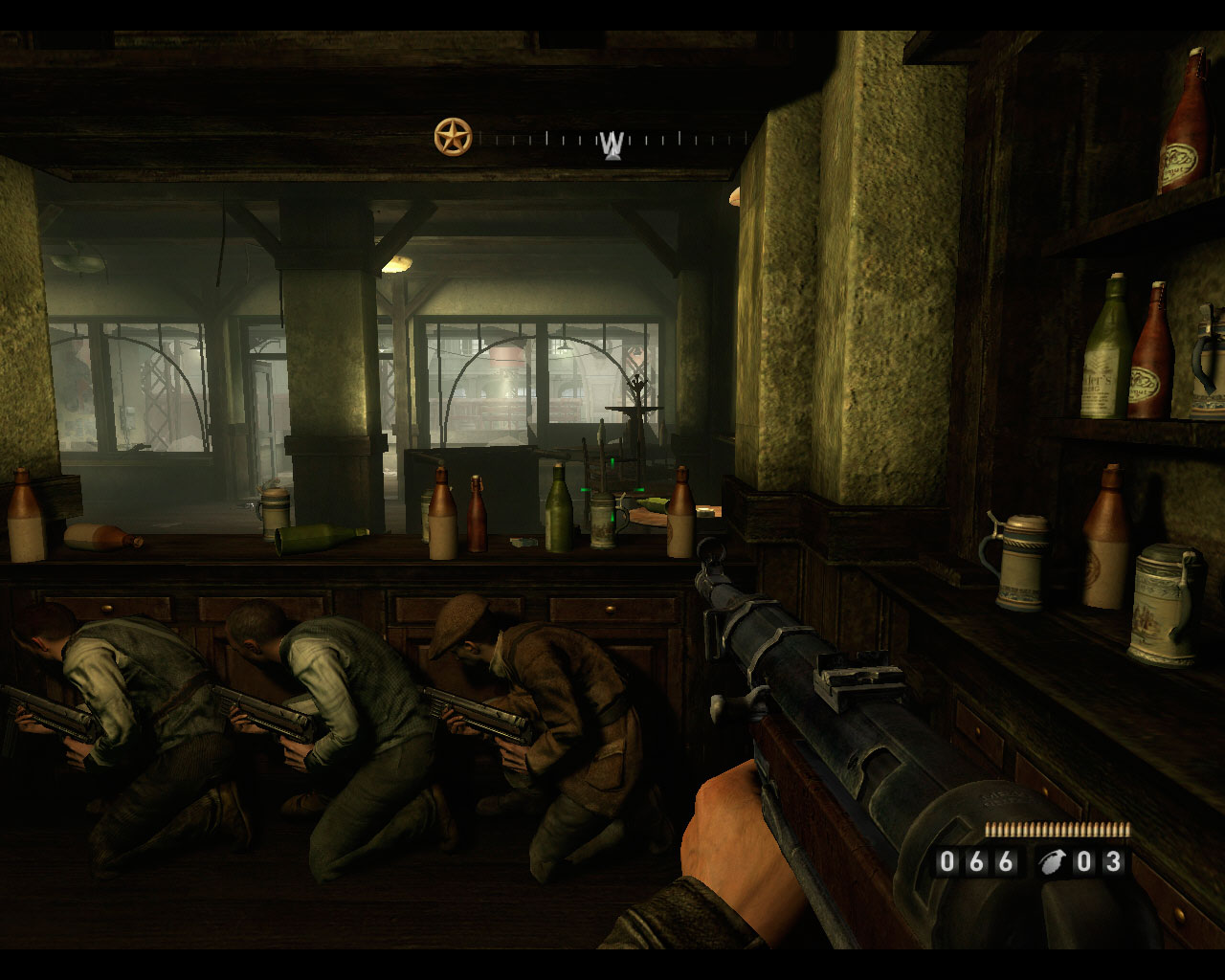Select the W heading on the compass strip
This screenshot has width=1225, height=980.
[x=612, y=145]
